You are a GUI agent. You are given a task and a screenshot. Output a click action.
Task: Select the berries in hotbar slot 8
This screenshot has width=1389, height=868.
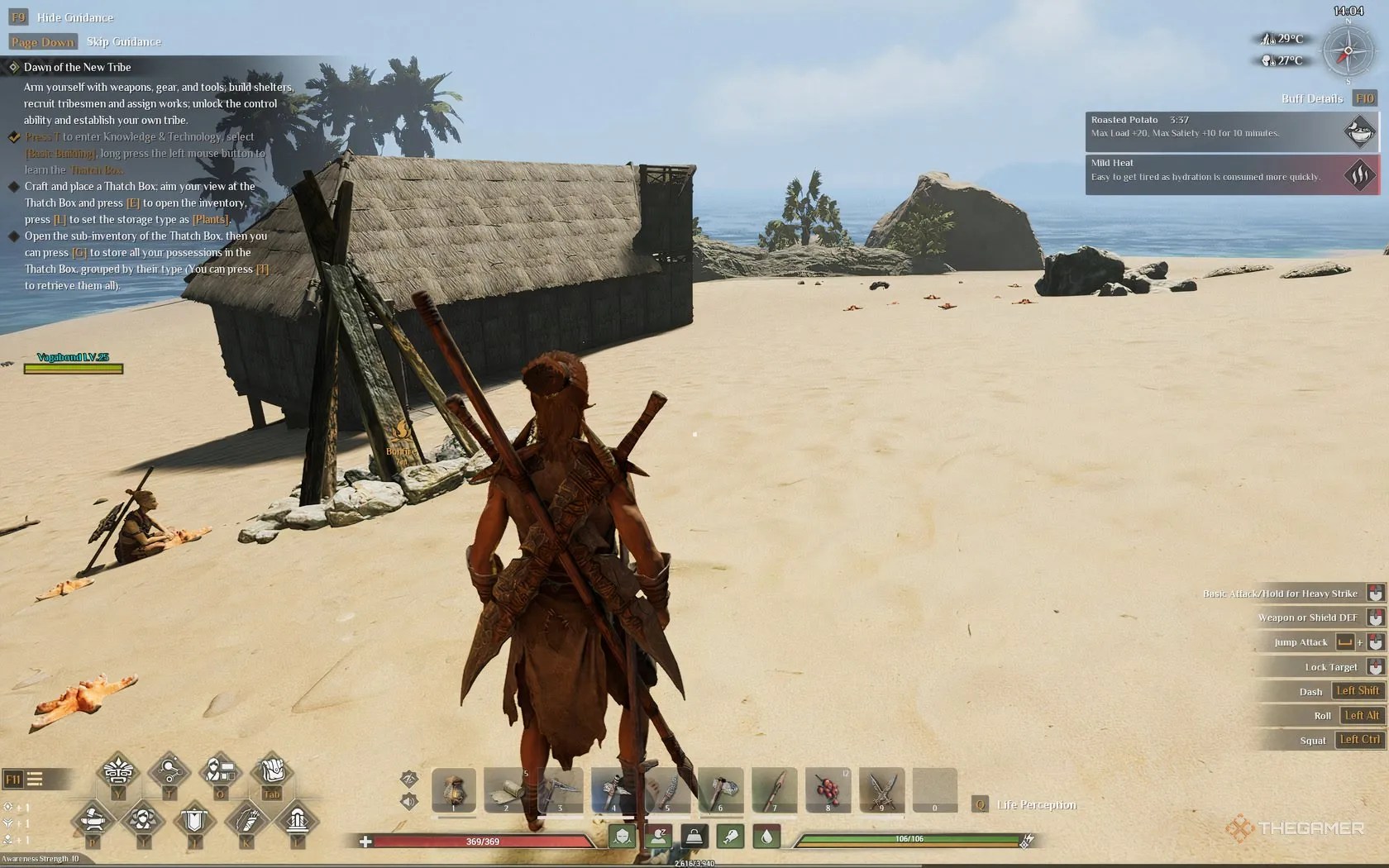coord(828,789)
